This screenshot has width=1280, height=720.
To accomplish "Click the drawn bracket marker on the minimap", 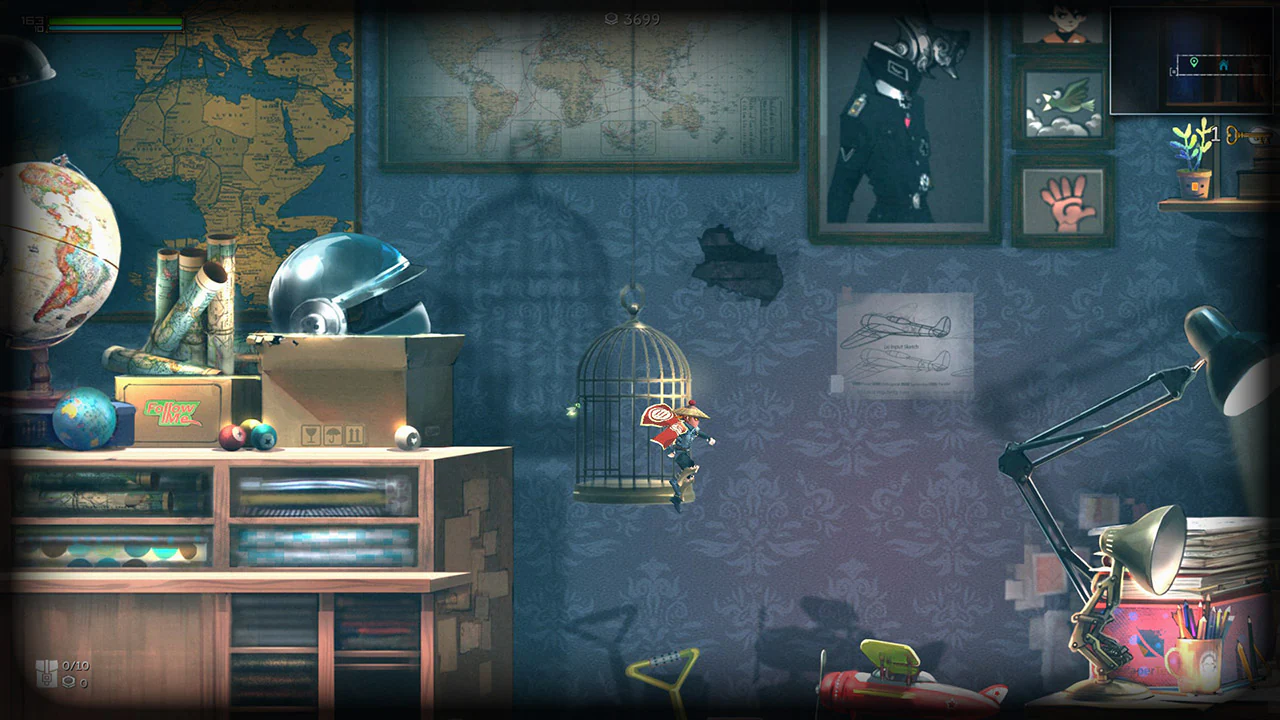I will [x=1173, y=71].
